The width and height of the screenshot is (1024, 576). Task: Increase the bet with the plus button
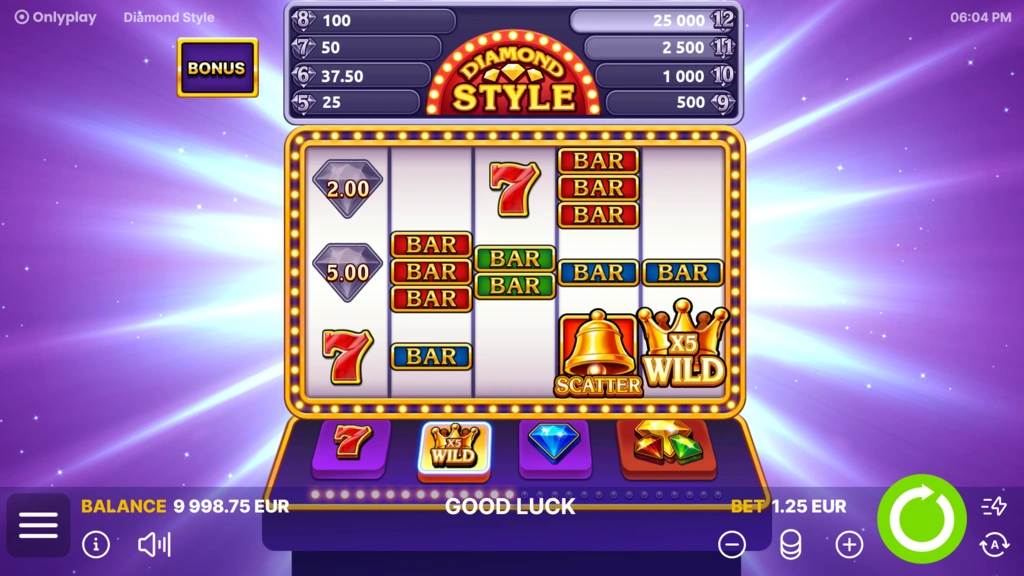coord(849,544)
